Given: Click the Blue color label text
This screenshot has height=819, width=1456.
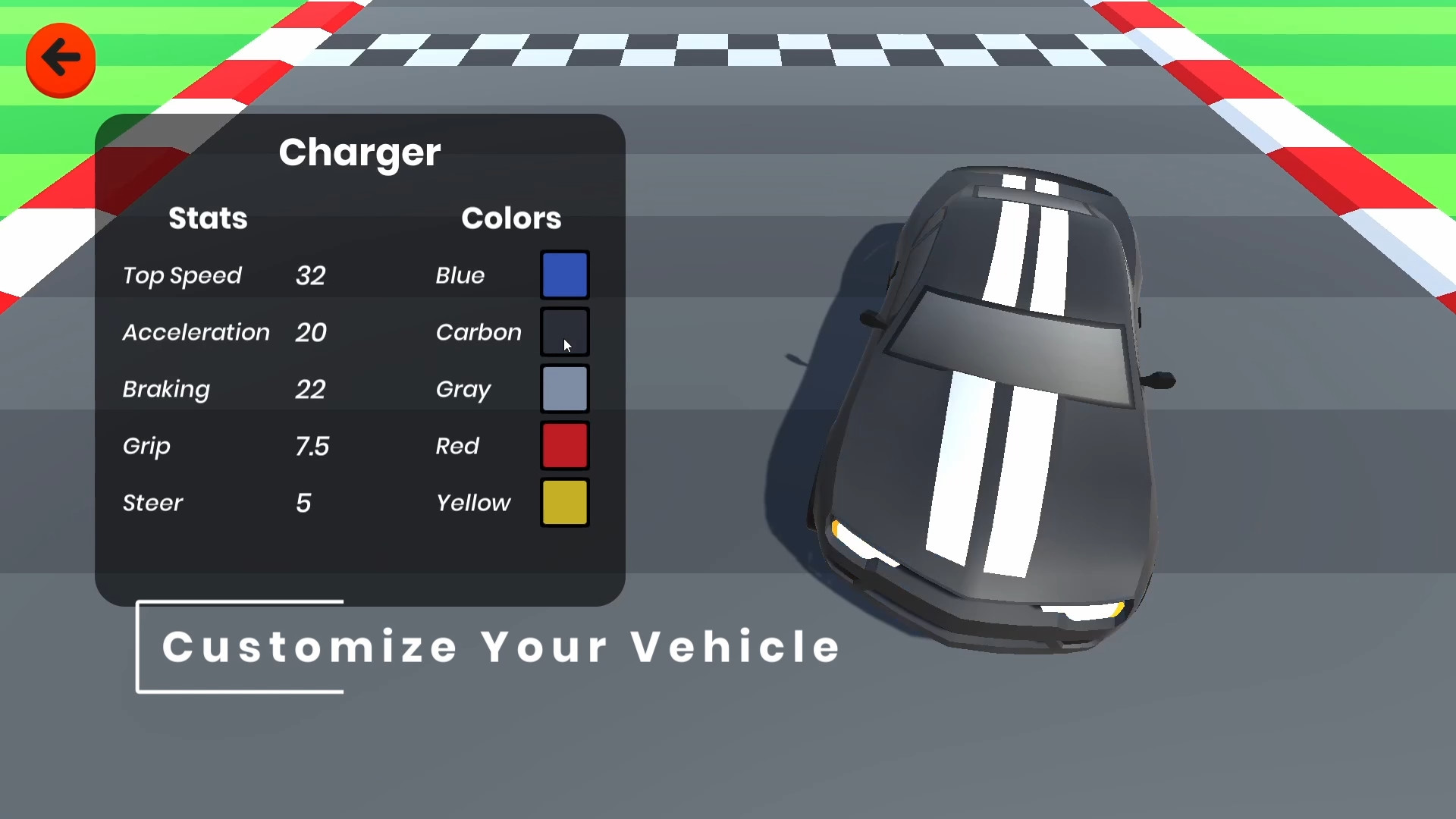Looking at the screenshot, I should (x=460, y=275).
